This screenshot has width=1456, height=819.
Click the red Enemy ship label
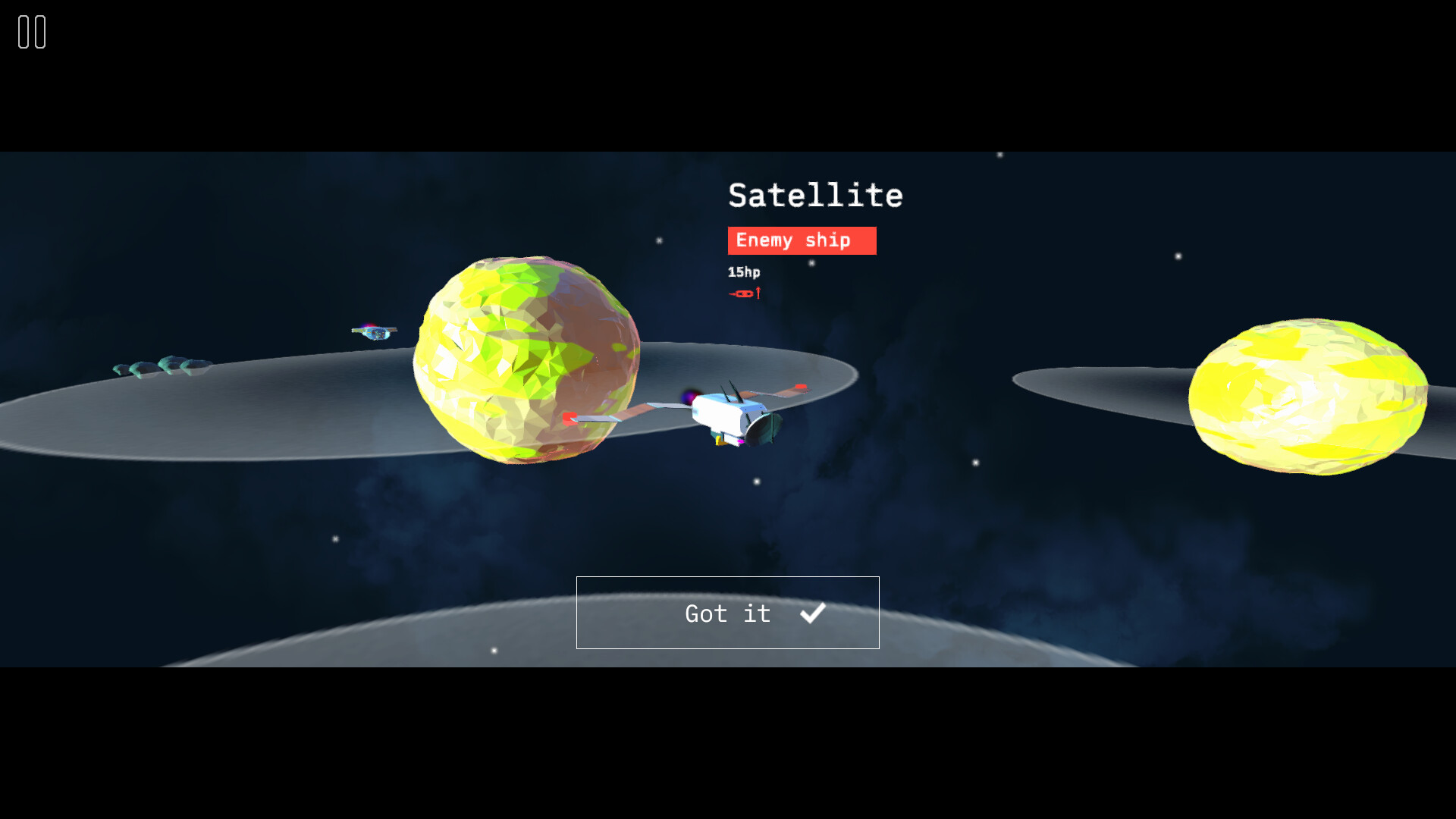coord(801,240)
